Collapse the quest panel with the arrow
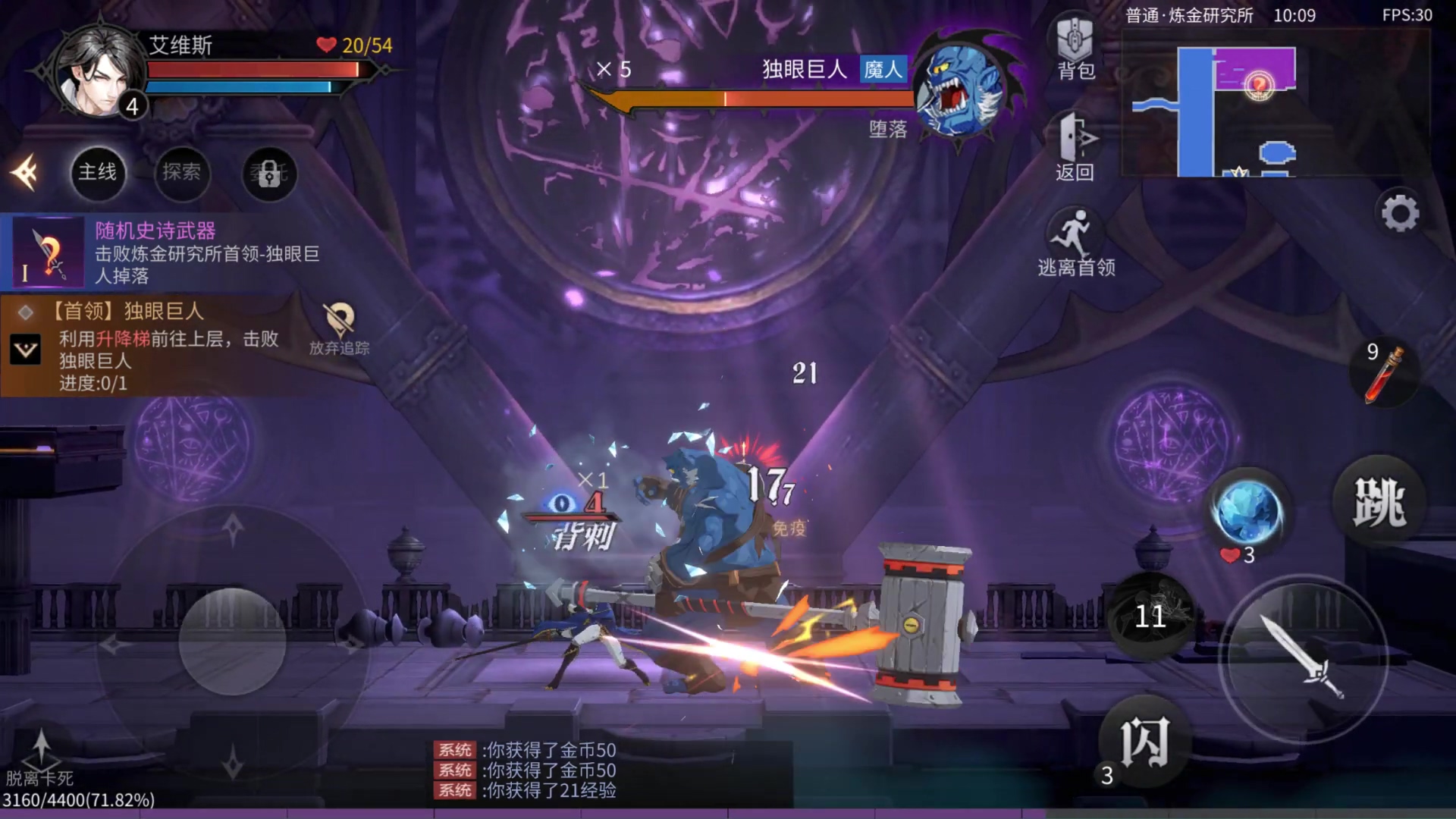1456x819 pixels. click(25, 173)
